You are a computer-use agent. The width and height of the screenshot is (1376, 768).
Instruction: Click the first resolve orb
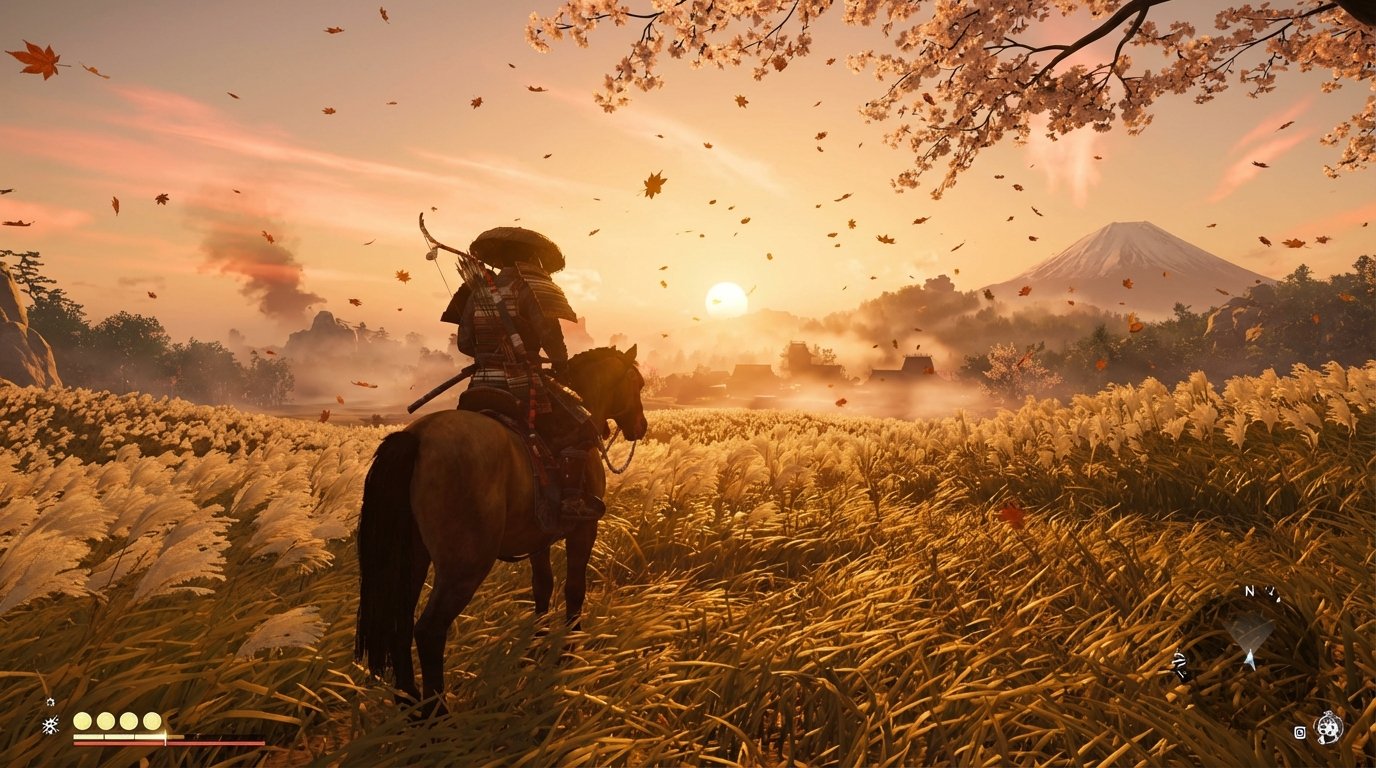[x=82, y=721]
